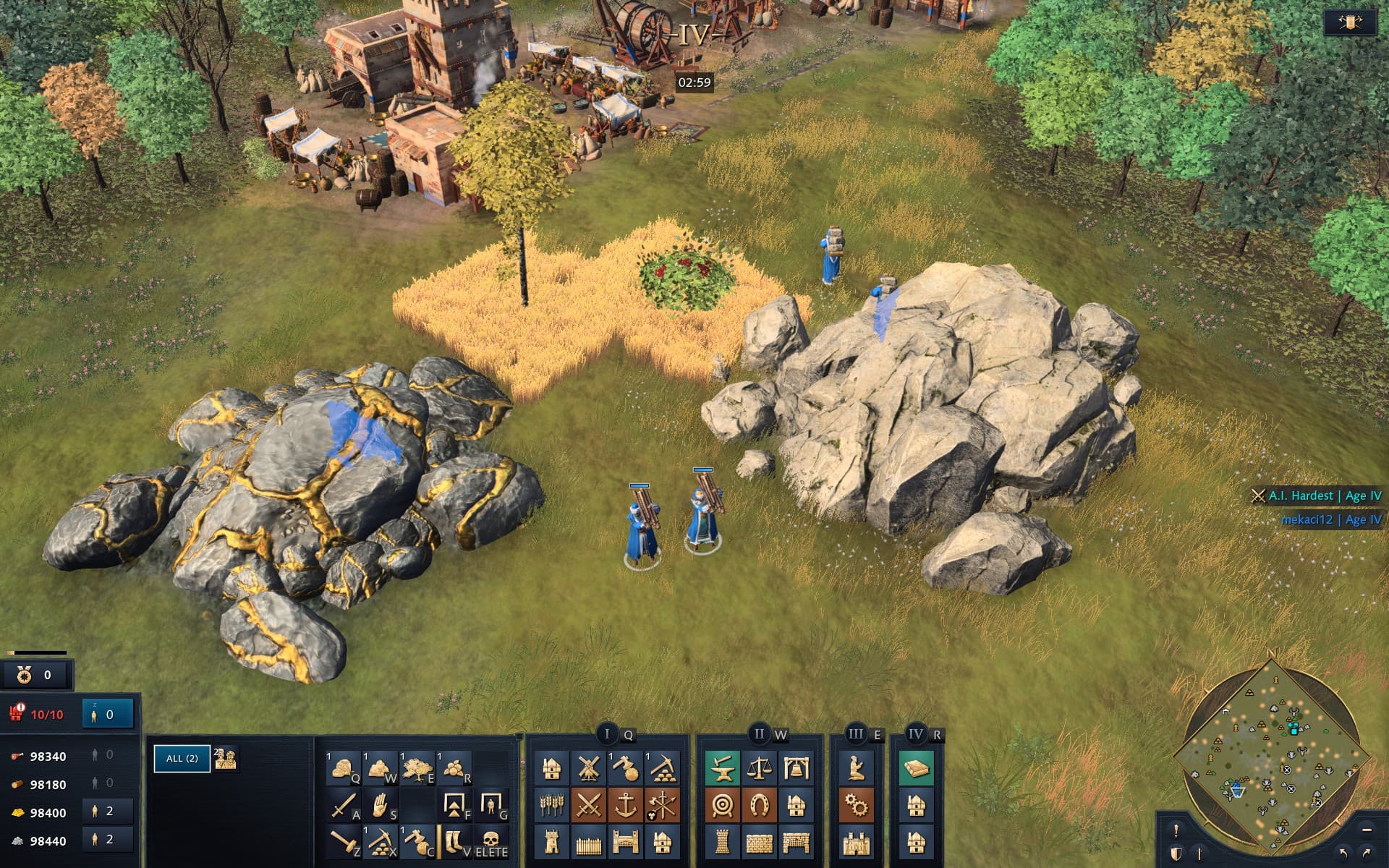The width and height of the screenshot is (1389, 868).
Task: Choose the farm wheat icon
Action: point(552,805)
